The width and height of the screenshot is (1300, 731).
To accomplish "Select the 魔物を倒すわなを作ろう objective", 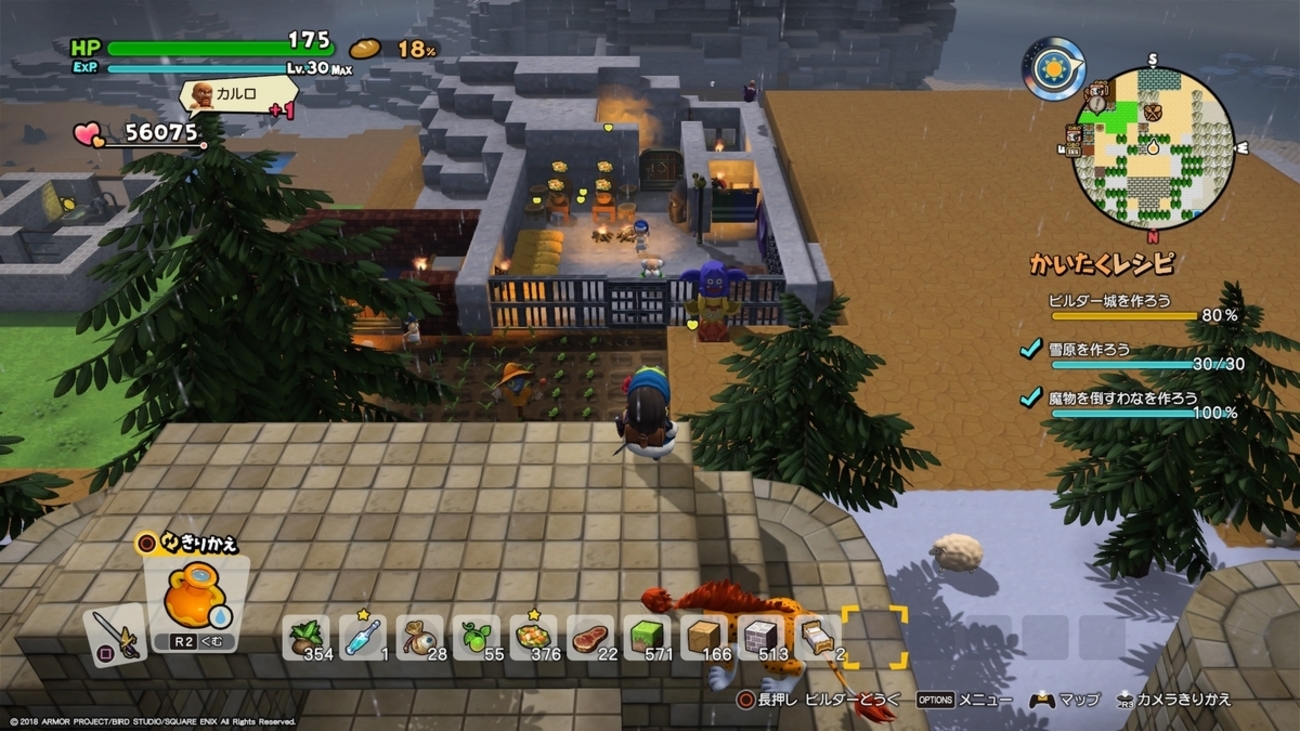I will pos(1122,398).
